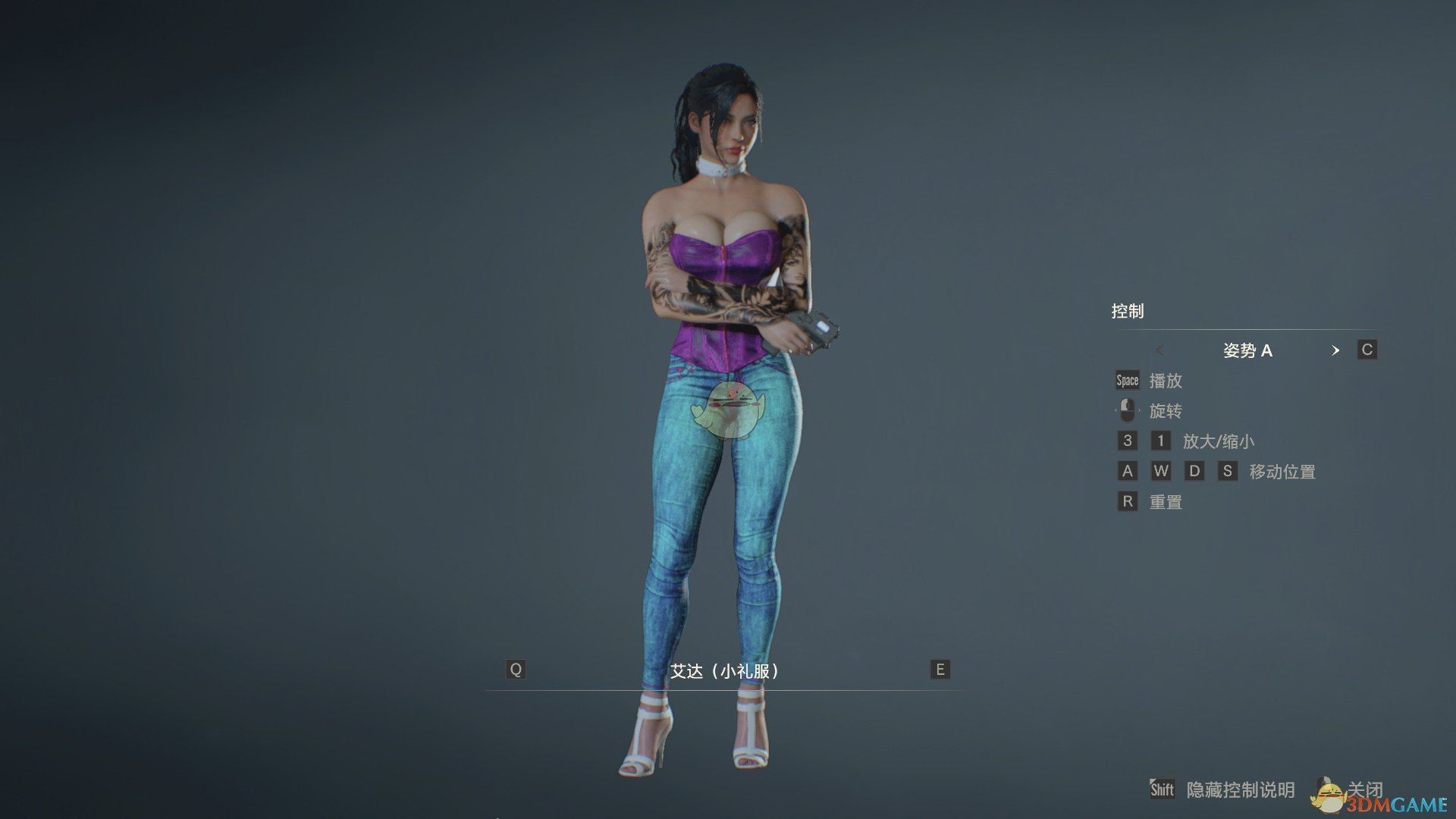Select the "3" key icon for zooming in
This screenshot has height=819, width=1456.
pyautogui.click(x=1126, y=441)
